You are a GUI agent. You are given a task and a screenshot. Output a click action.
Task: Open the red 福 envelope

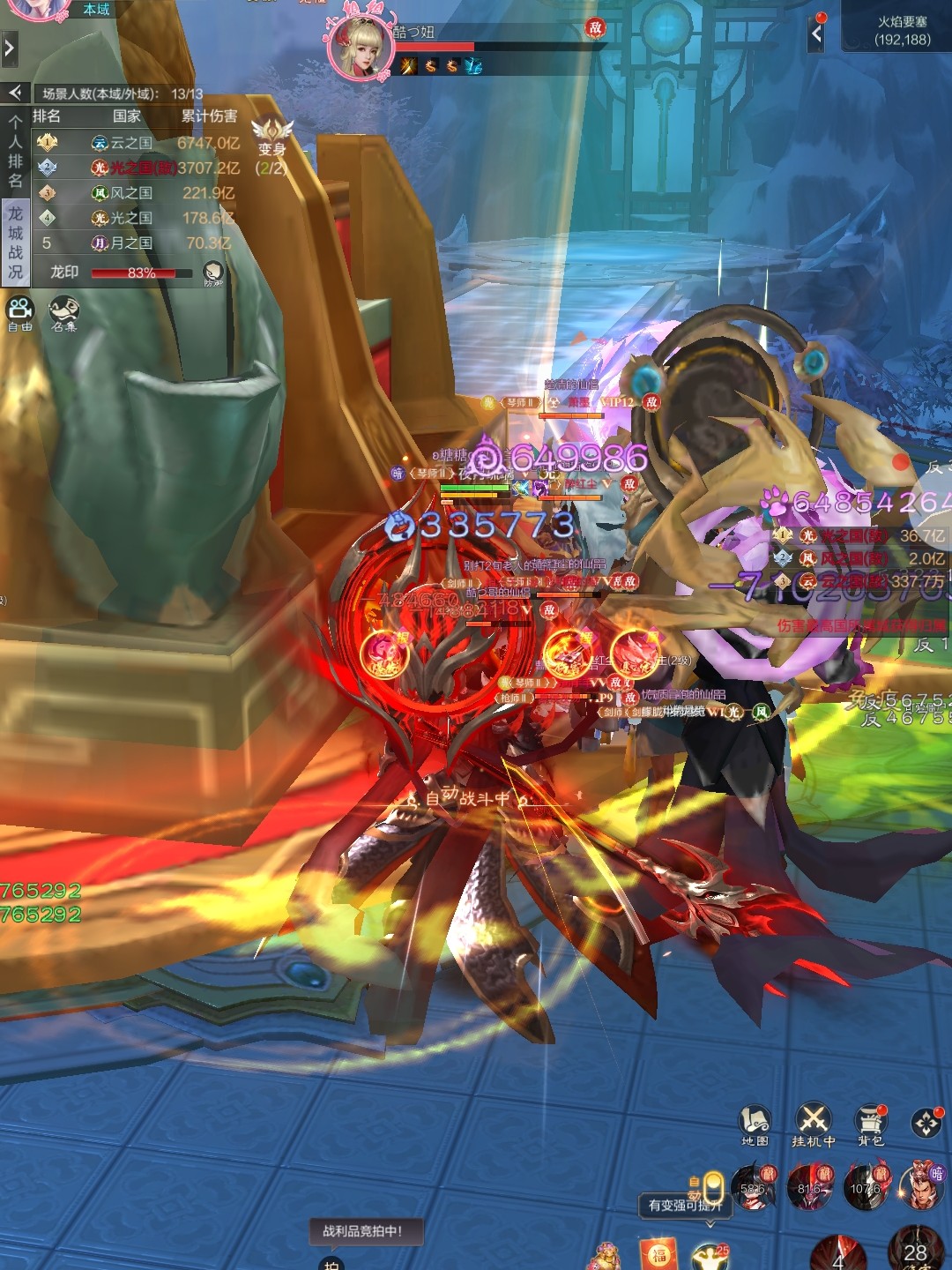coord(658,1254)
